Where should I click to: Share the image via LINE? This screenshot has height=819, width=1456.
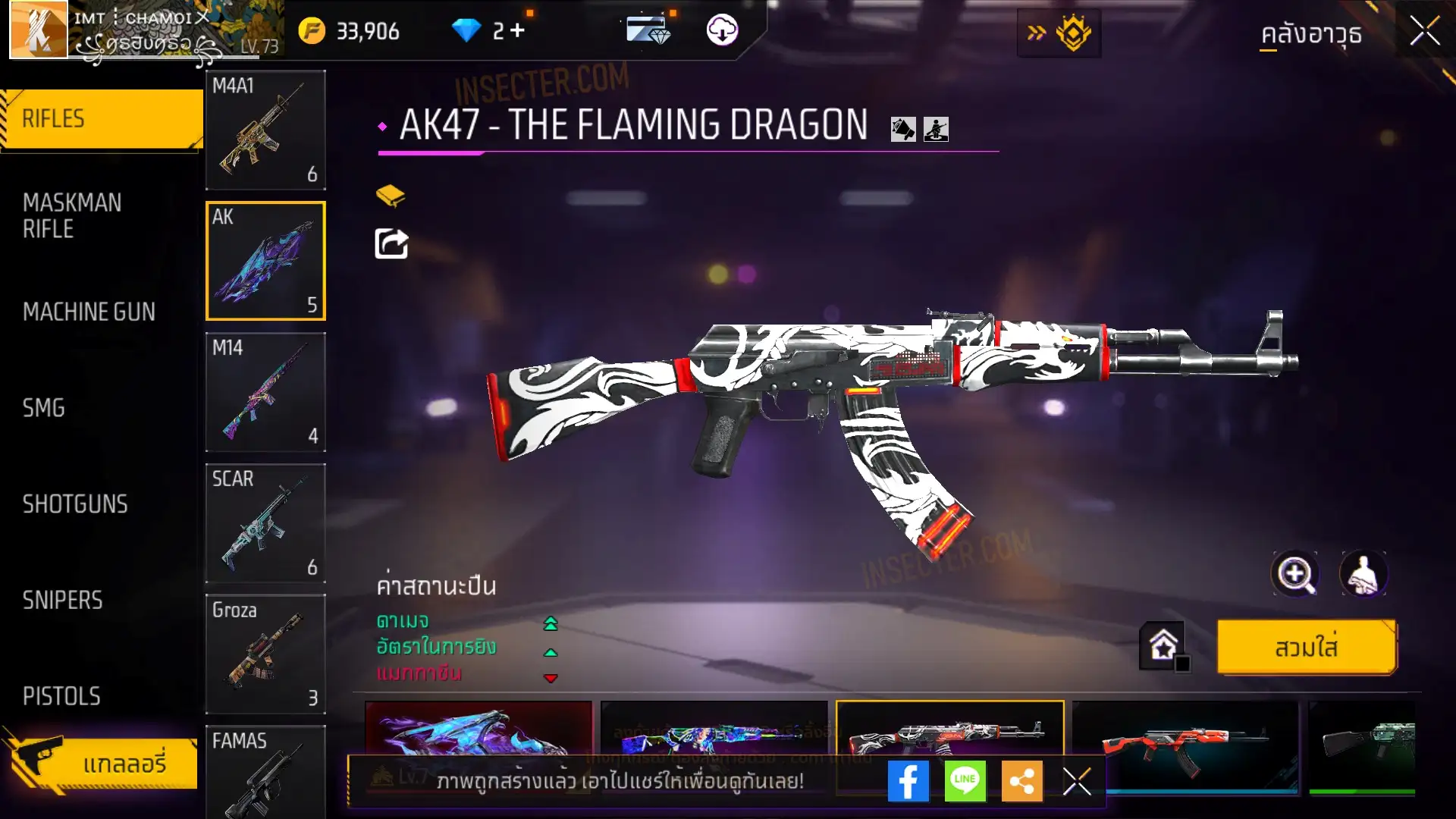965,781
